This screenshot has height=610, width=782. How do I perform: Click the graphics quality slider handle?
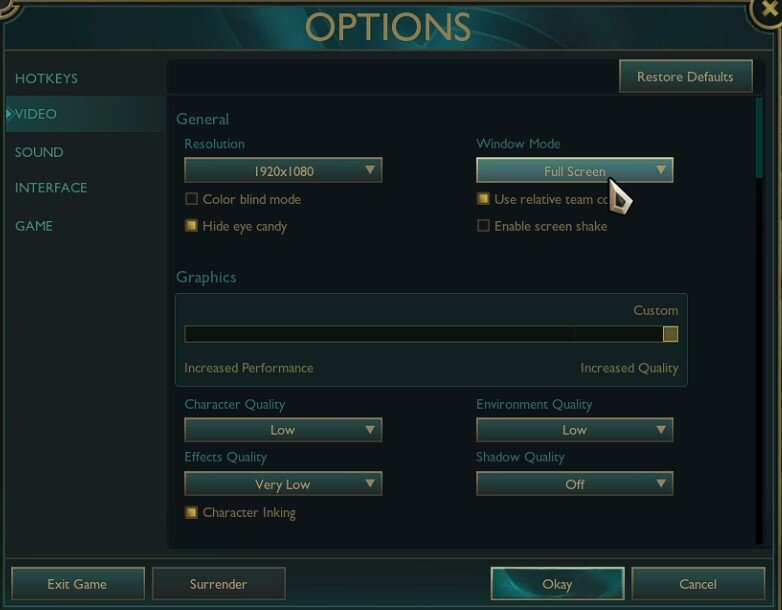(670, 334)
